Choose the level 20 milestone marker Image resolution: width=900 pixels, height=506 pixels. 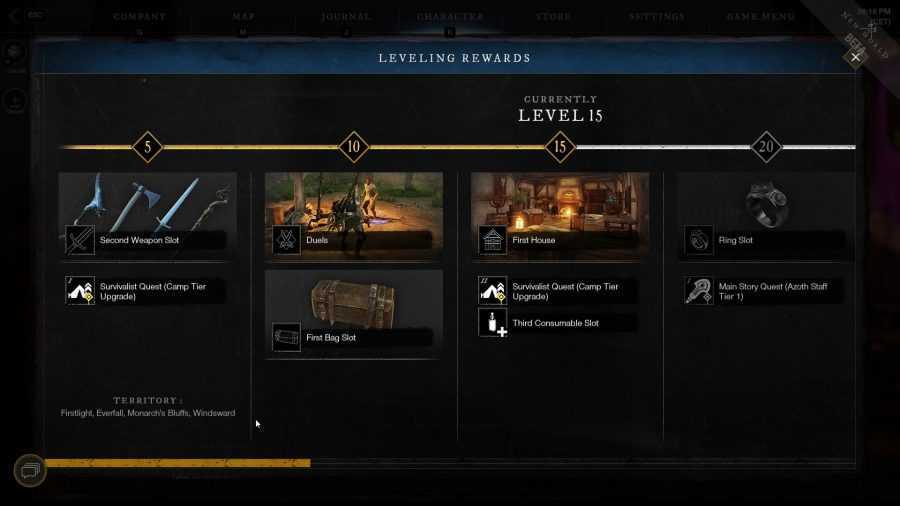pyautogui.click(x=766, y=147)
